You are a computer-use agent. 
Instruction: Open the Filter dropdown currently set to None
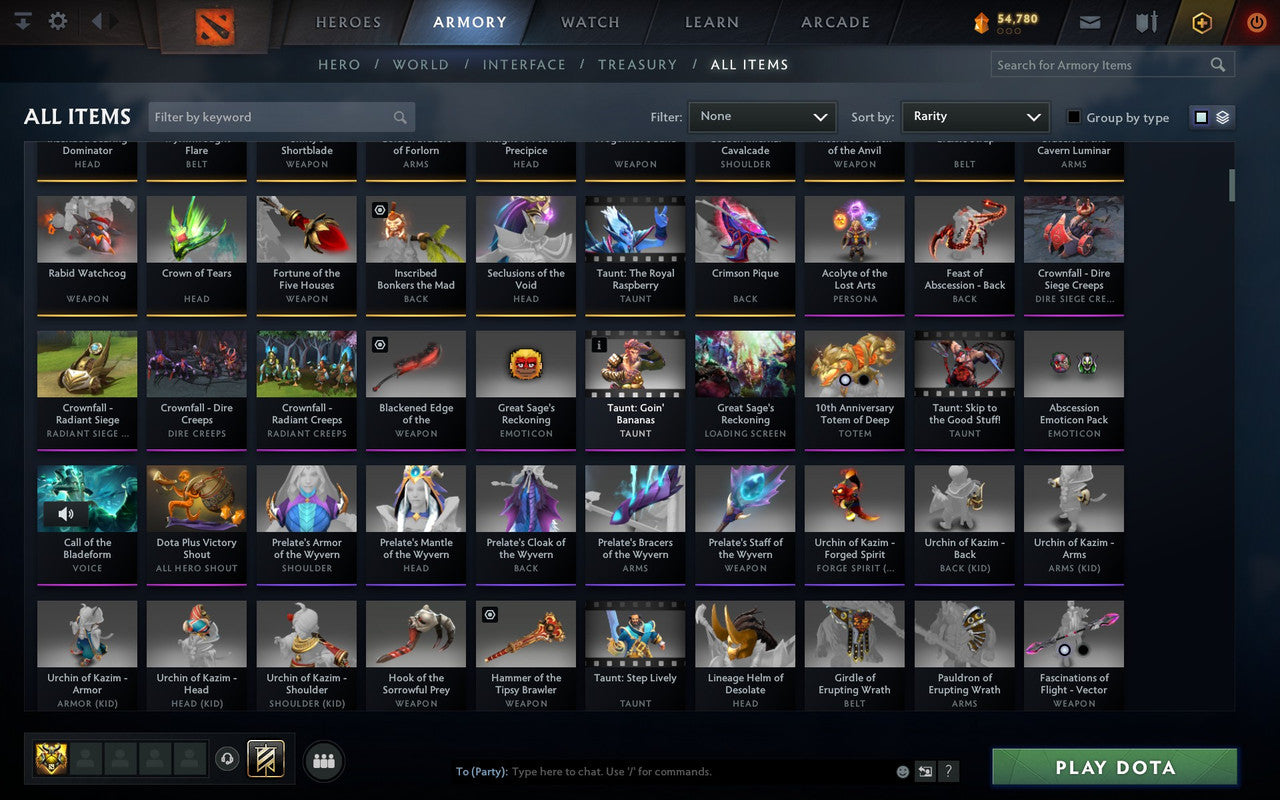point(762,116)
